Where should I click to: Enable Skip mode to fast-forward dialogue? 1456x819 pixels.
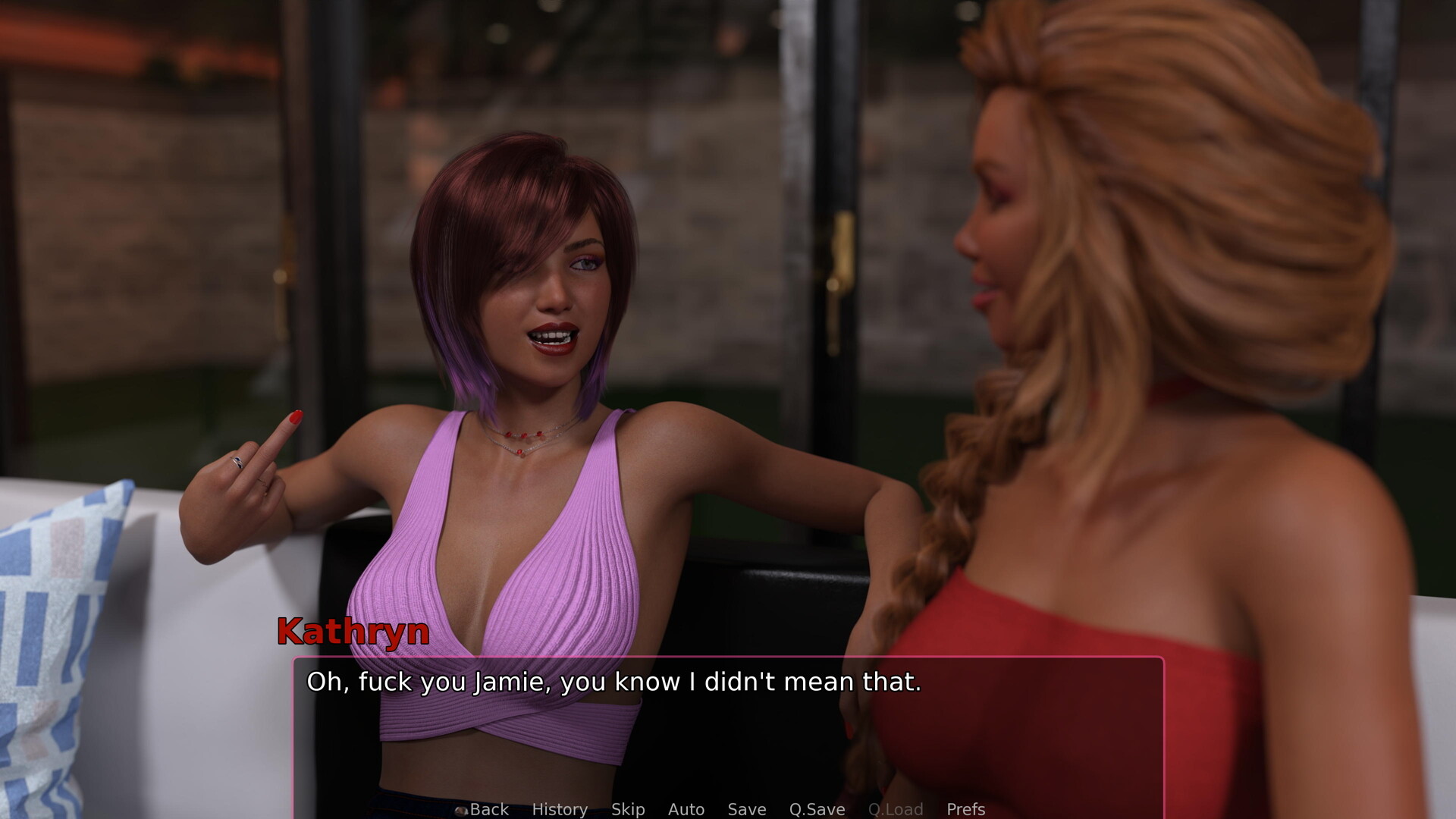tap(627, 809)
